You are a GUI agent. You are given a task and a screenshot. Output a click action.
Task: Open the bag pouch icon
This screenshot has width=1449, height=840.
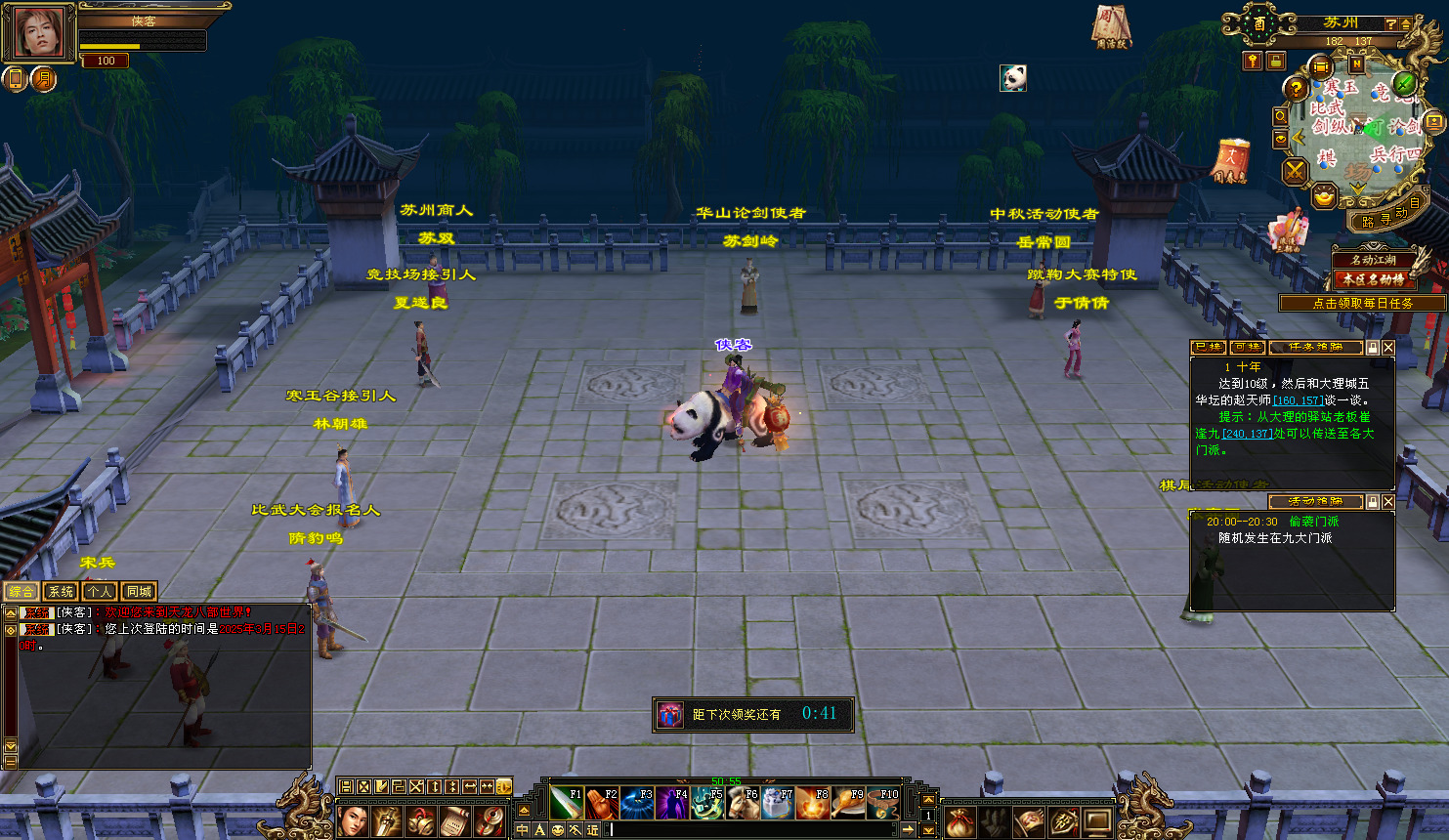[959, 820]
